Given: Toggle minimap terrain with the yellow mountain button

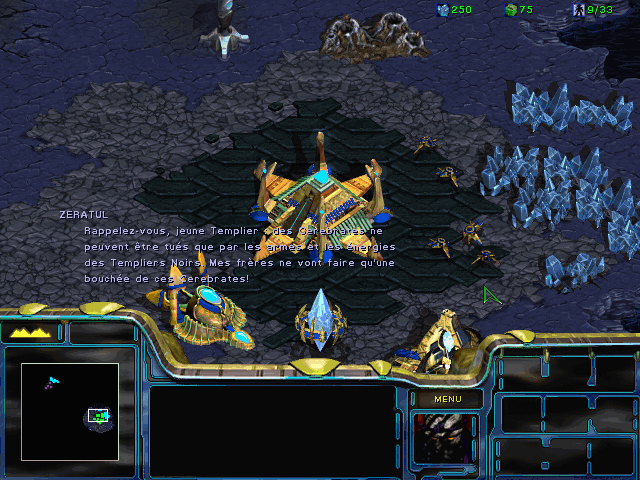Looking at the screenshot, I should (x=31, y=333).
